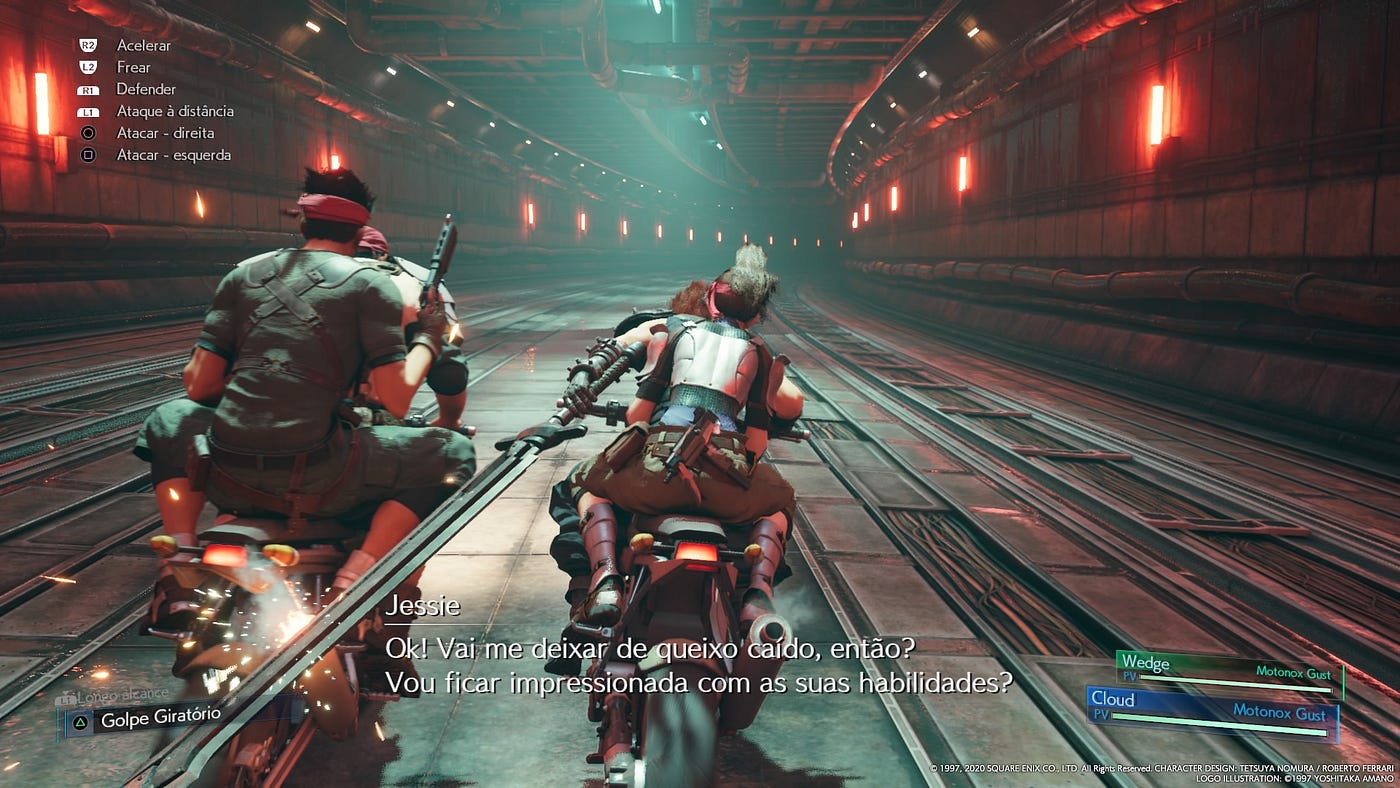1400x788 pixels.
Task: Select Cloud's party status panel
Action: [1212, 711]
